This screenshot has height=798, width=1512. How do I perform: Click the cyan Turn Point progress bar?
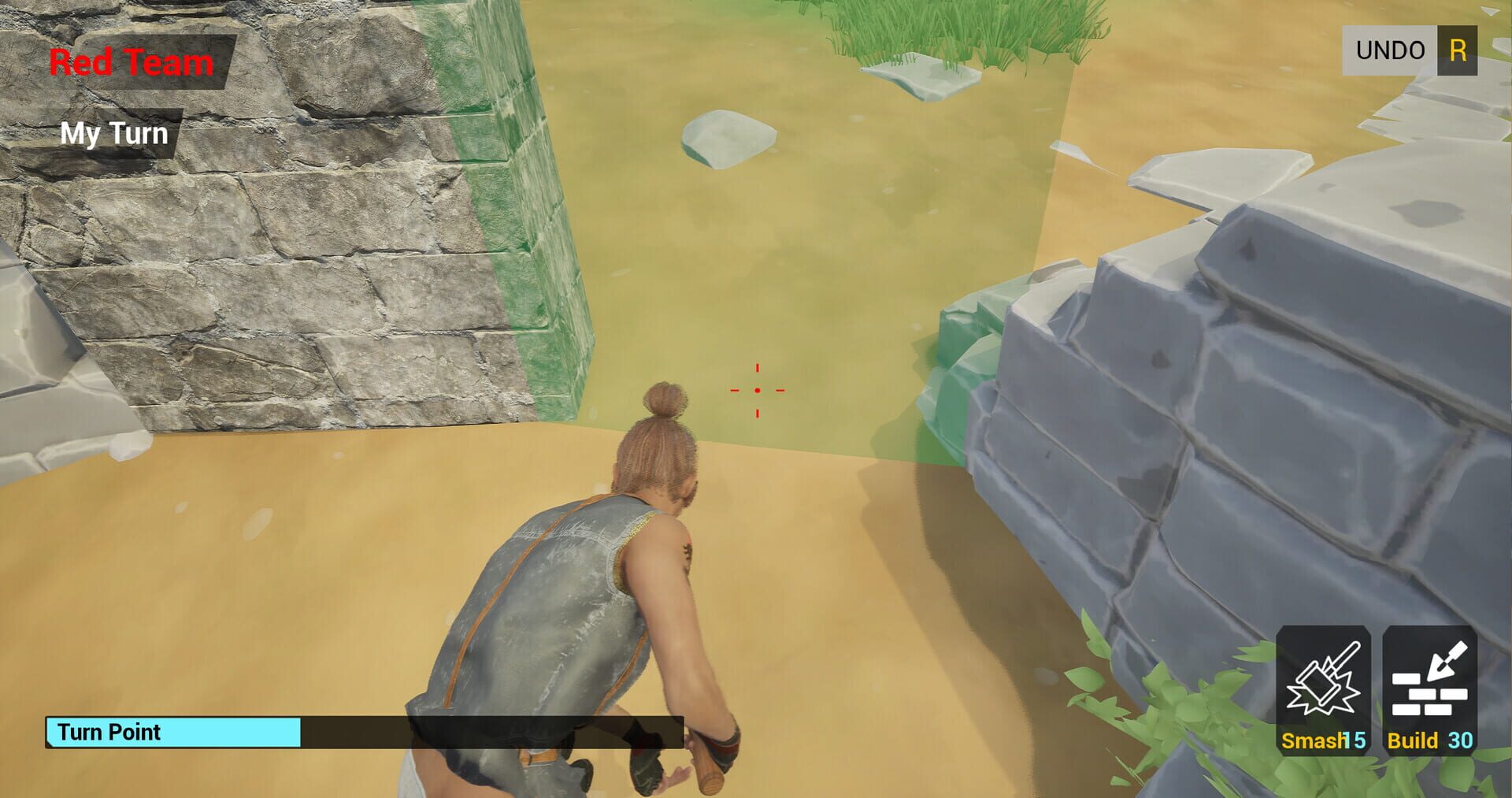(173, 733)
